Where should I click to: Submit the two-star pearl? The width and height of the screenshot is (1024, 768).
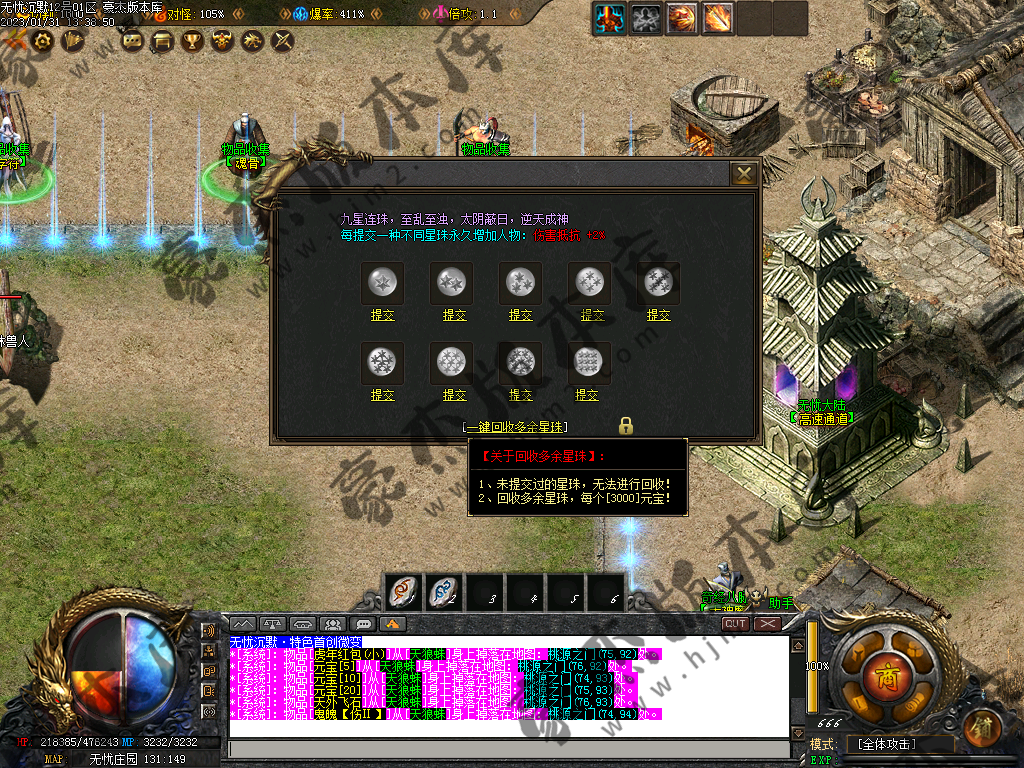pyautogui.click(x=454, y=315)
